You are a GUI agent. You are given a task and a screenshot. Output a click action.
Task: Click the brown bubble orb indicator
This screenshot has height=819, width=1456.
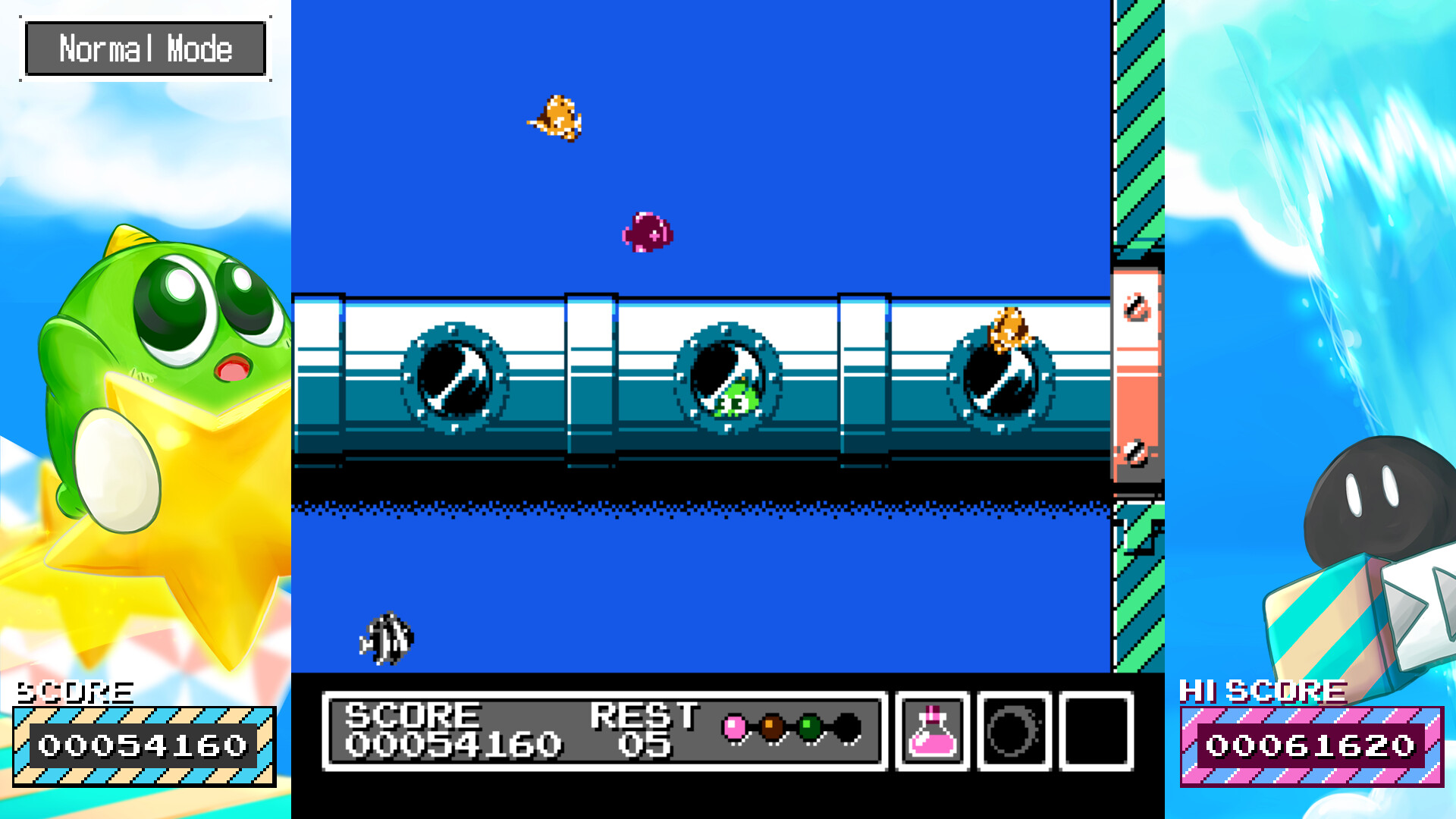pos(773,726)
